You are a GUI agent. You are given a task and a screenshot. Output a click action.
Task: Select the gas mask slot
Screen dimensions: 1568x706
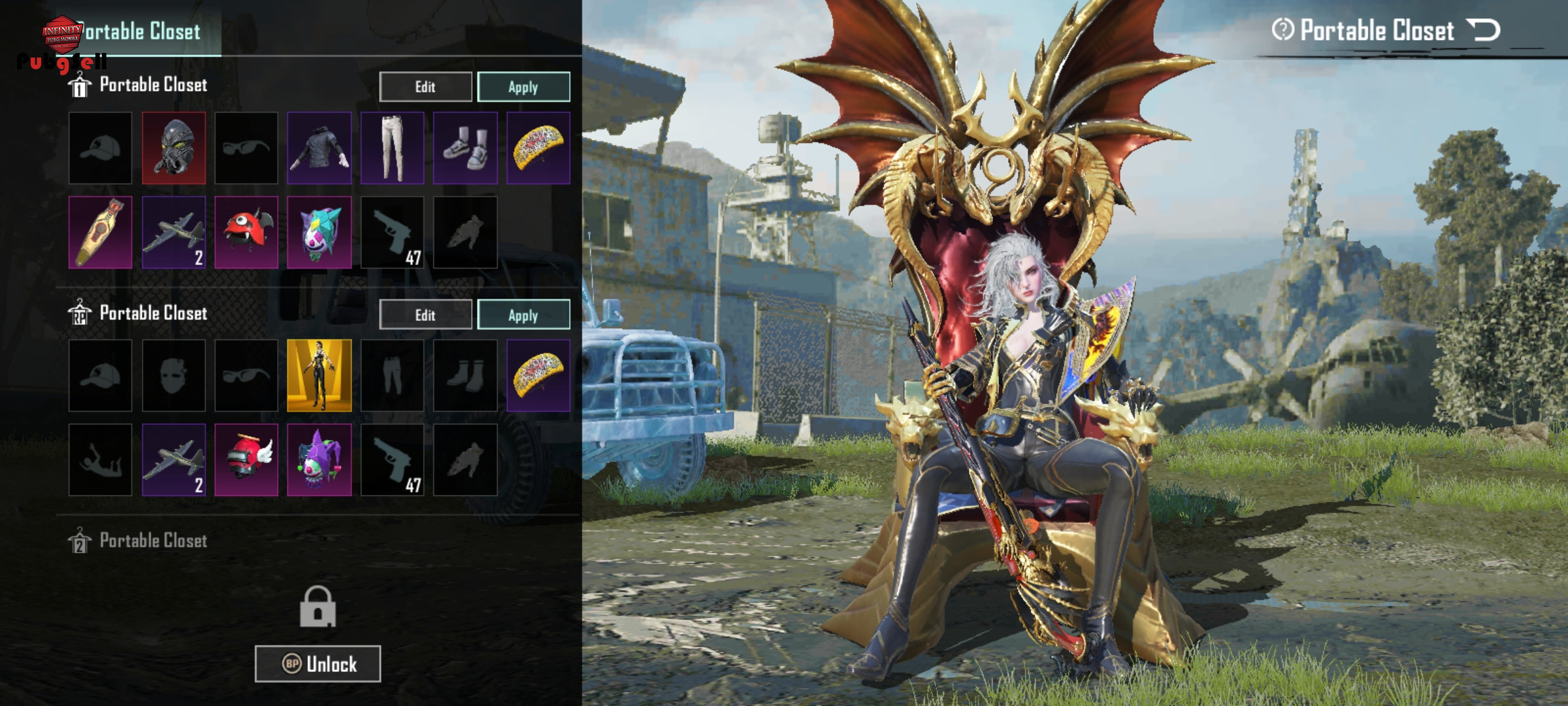(x=174, y=148)
